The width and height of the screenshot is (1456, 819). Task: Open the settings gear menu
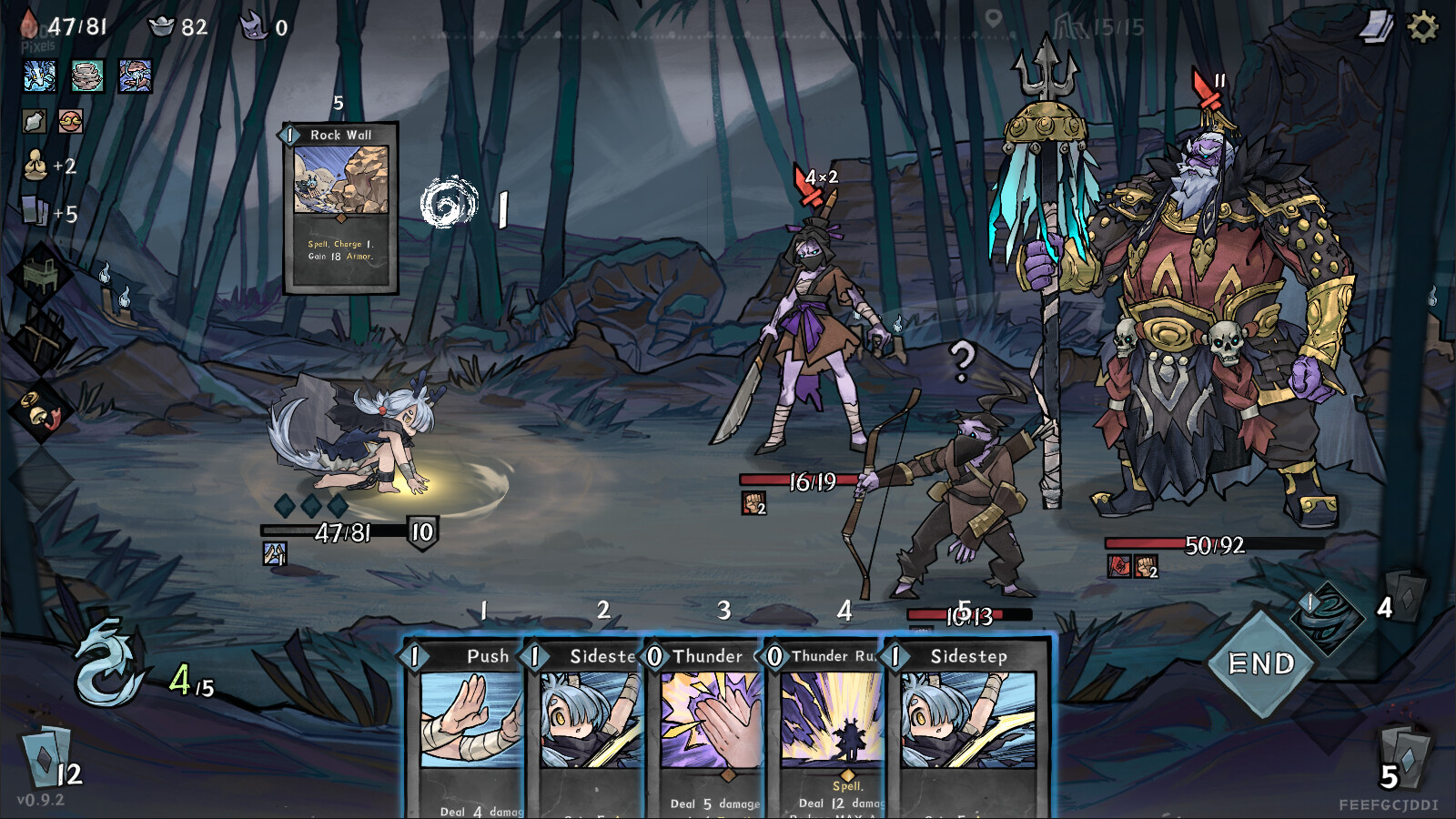tap(1422, 27)
